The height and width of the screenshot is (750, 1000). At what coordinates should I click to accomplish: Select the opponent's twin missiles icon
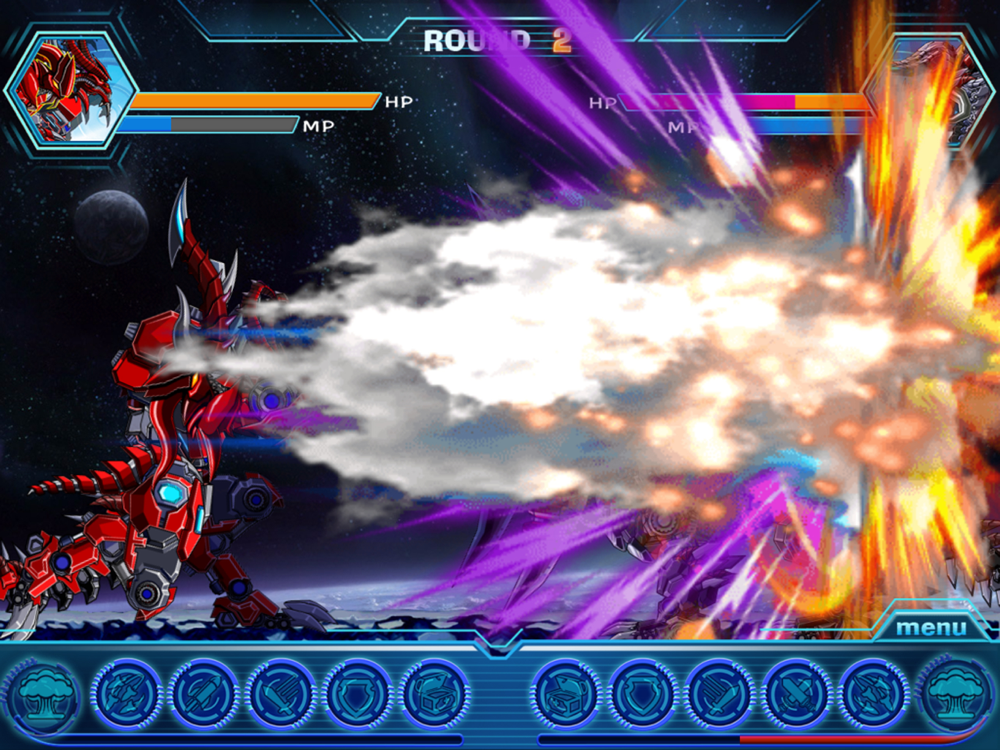coord(875,693)
